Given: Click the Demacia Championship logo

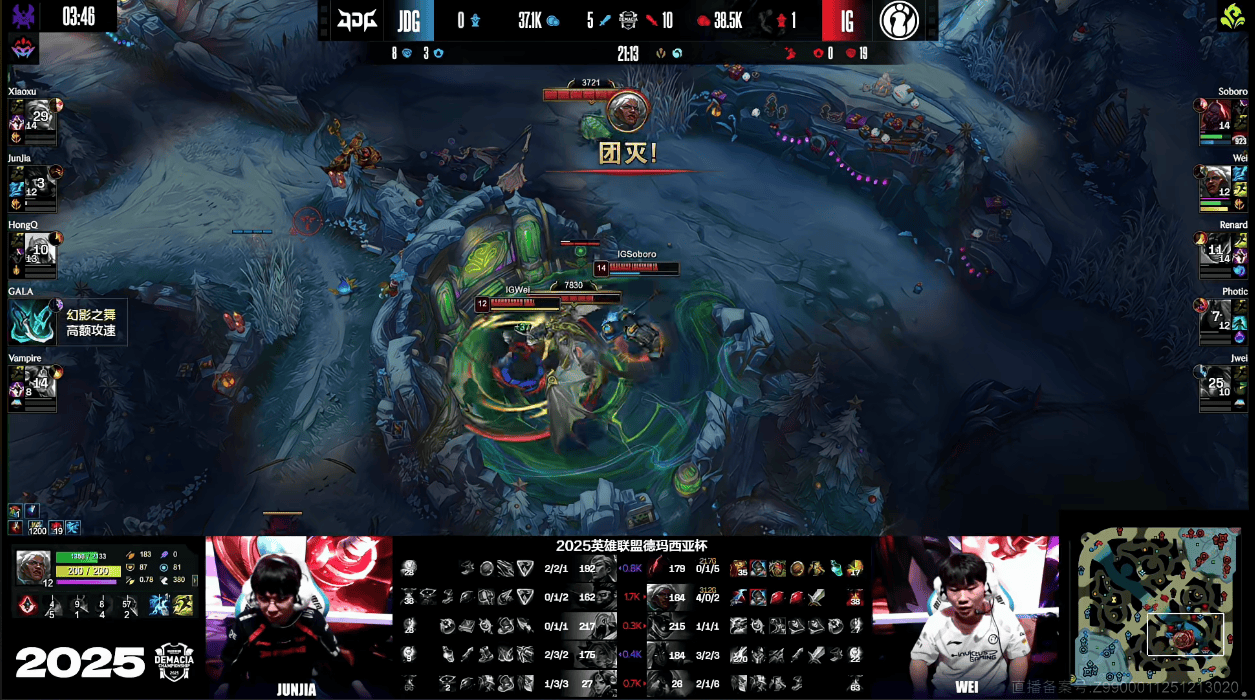Looking at the screenshot, I should [x=178, y=662].
